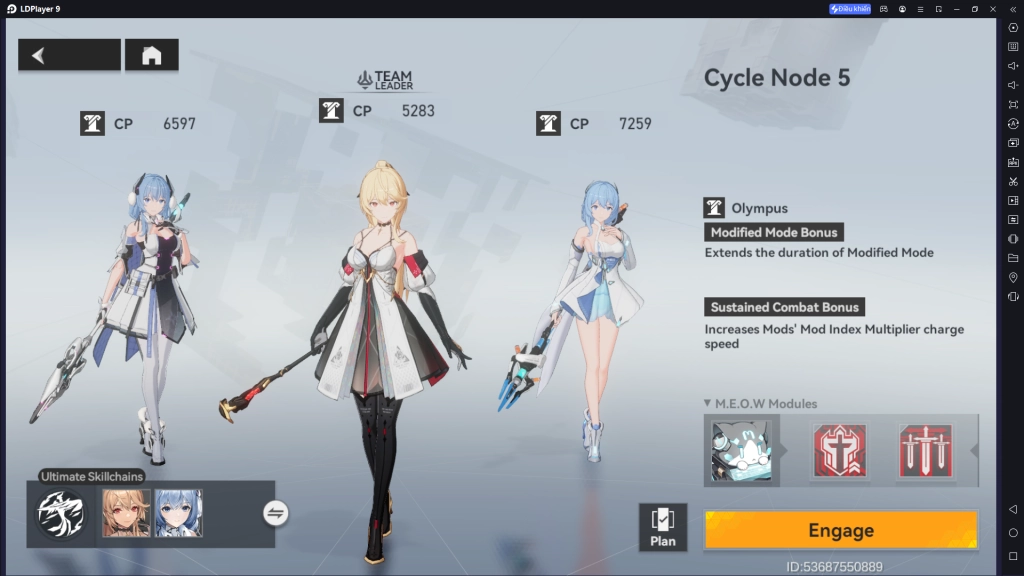Viewport: 1024px width, 576px height.
Task: Open the Plan team preset button
Action: coord(662,527)
